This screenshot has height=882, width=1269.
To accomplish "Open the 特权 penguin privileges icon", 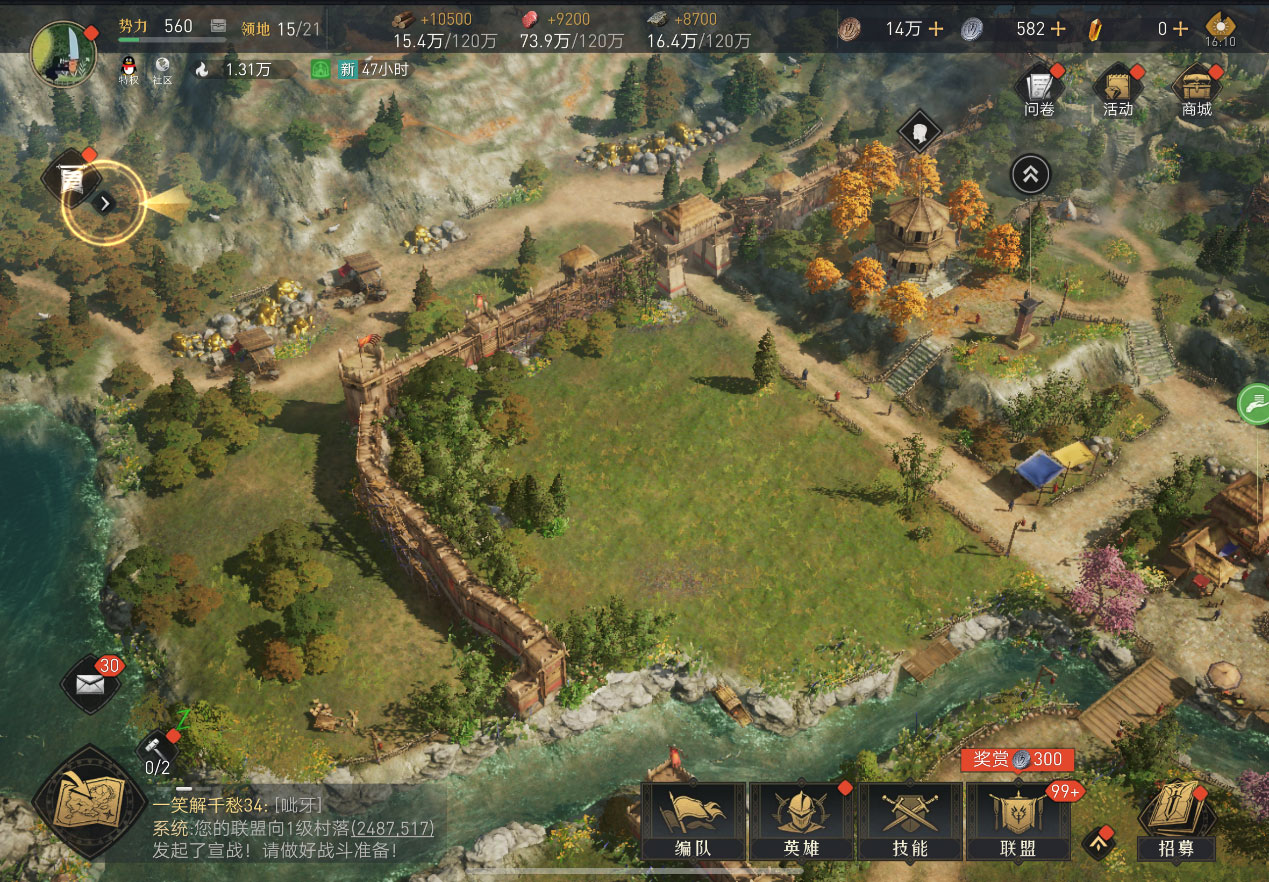I will (x=127, y=69).
